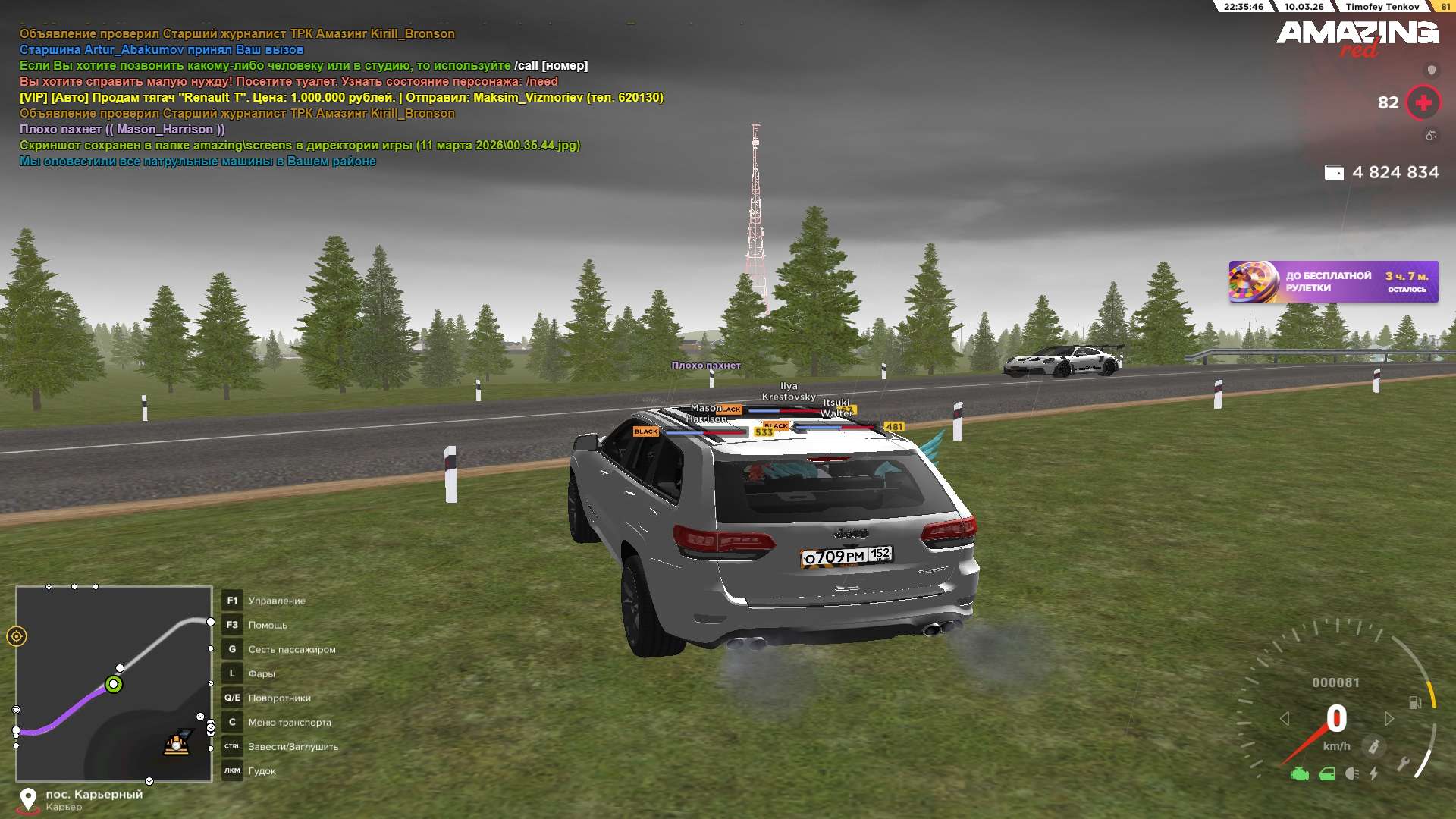Click the green engine indicator icon

tap(1300, 774)
